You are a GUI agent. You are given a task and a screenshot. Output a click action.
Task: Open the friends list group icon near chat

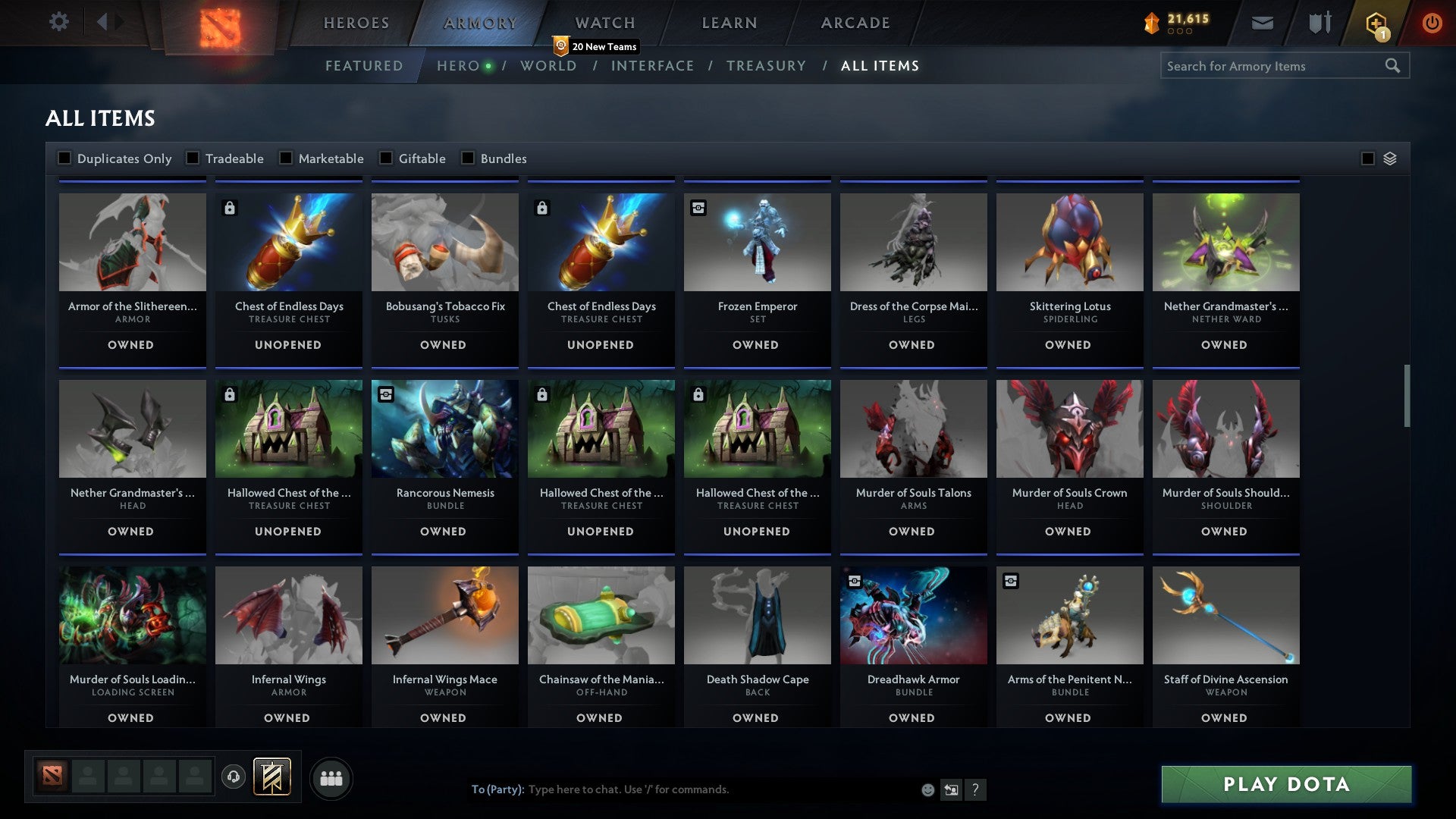tap(331, 777)
